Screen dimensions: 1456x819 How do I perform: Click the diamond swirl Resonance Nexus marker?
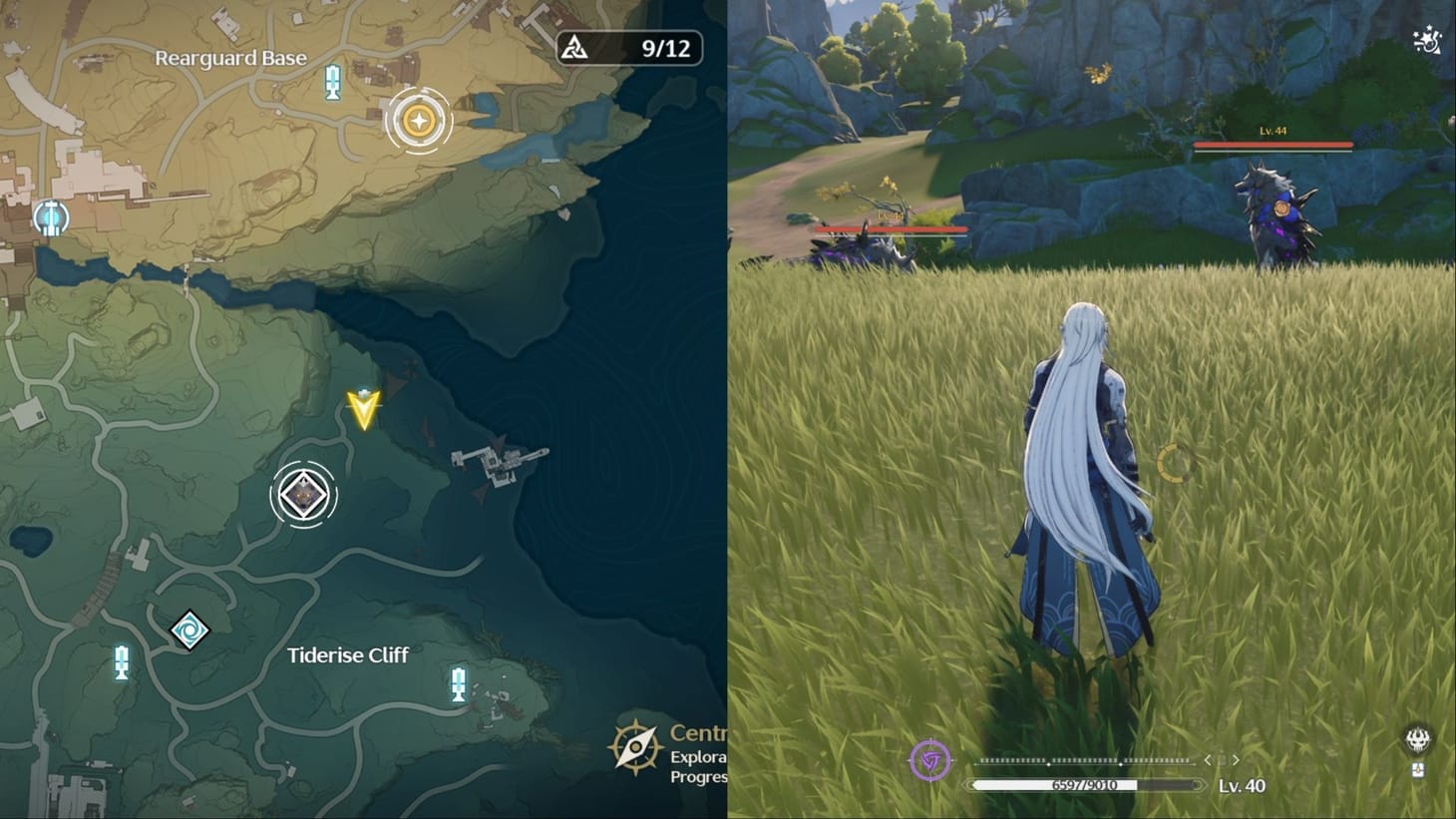pos(189,629)
